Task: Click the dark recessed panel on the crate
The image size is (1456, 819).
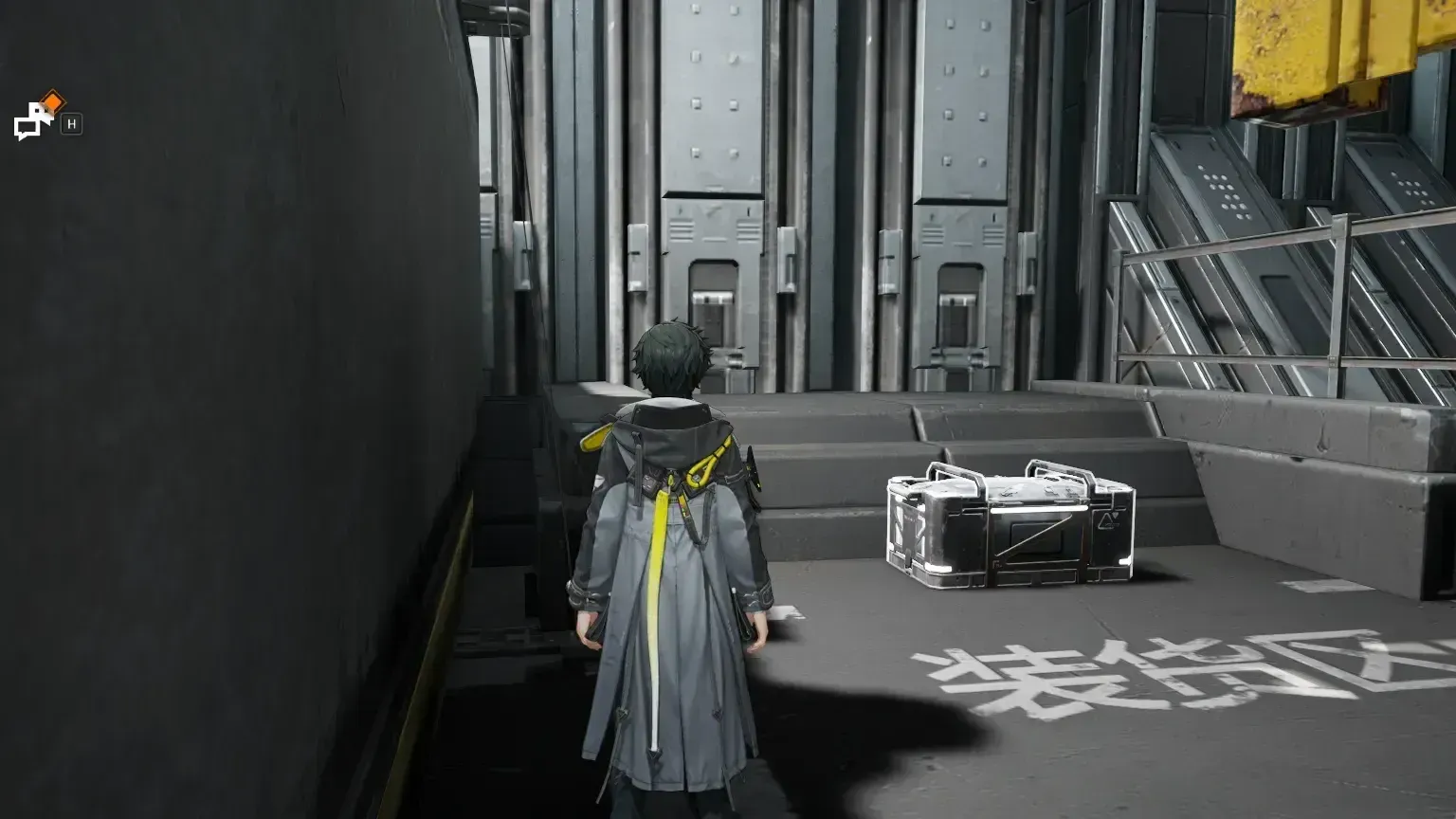Action: pyautogui.click(x=1037, y=537)
